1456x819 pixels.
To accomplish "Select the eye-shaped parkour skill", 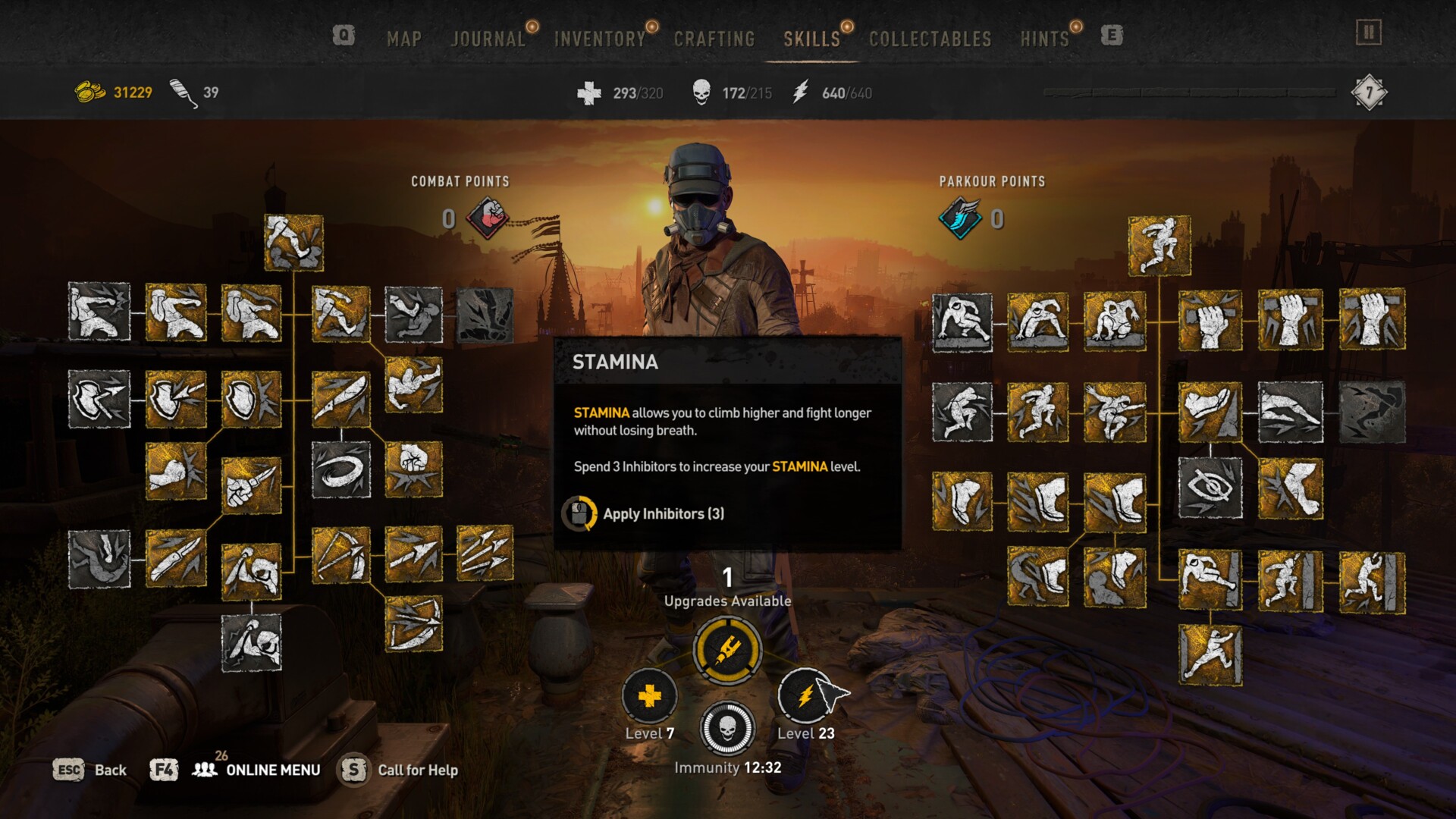I will [1210, 488].
